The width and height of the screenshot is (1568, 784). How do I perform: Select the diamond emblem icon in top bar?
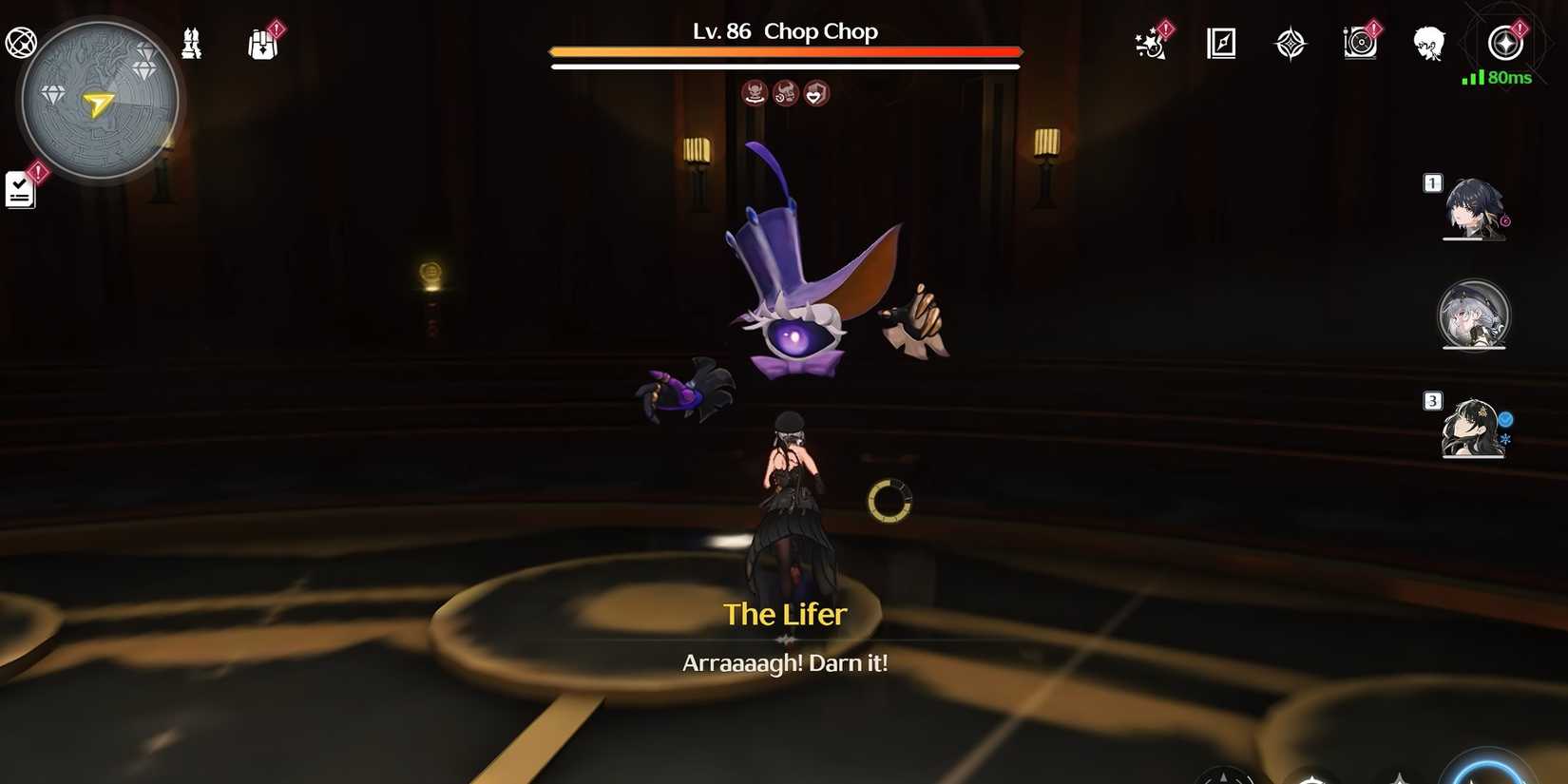(x=1291, y=43)
